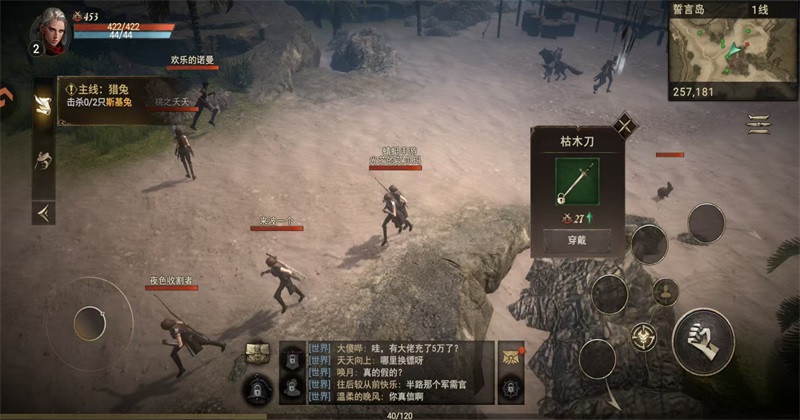This screenshot has height=420, width=800.
Task: Open the treasure chest bag icon
Action: (x=258, y=352)
